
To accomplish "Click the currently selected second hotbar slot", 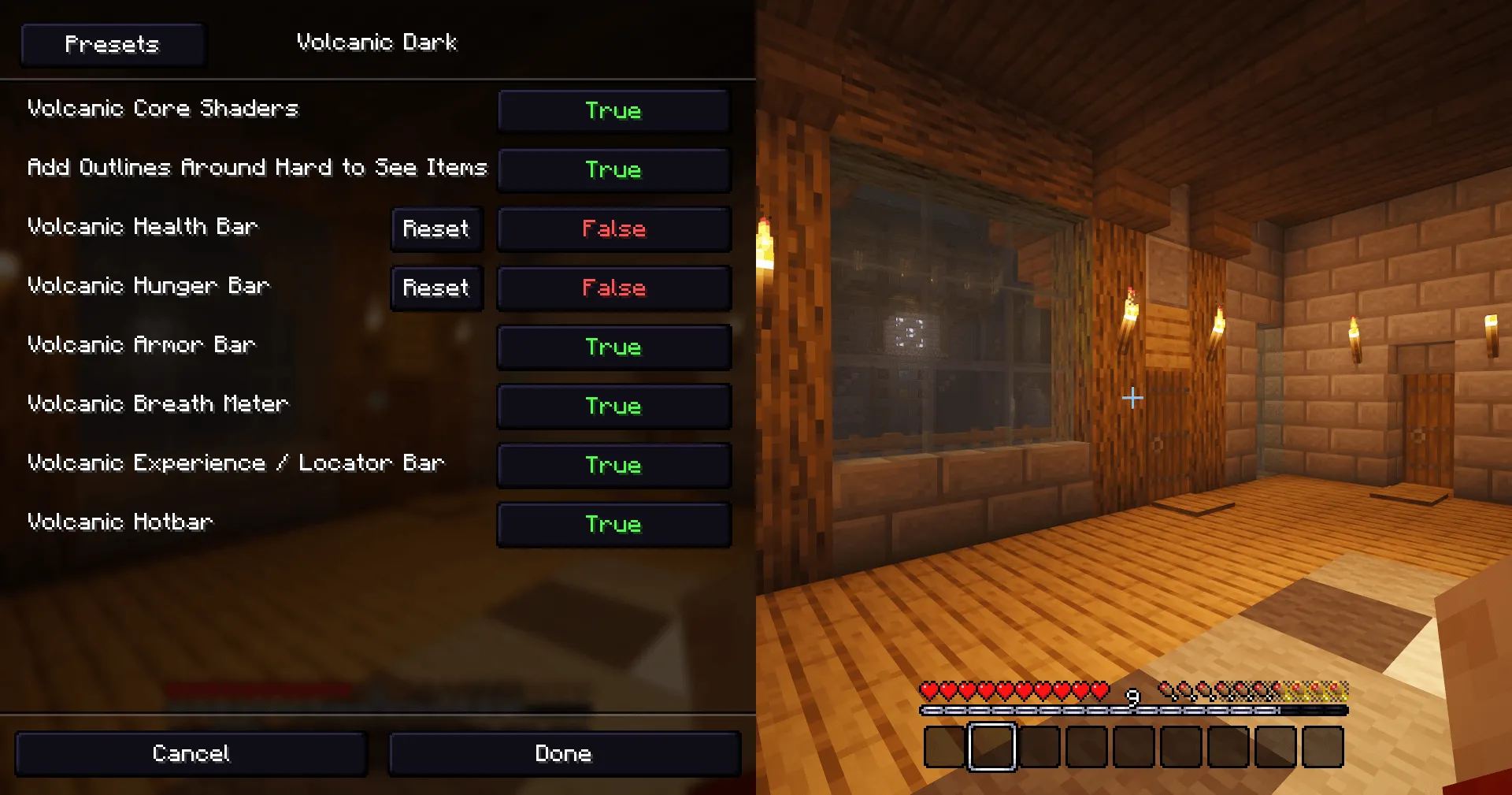I will click(x=991, y=747).
